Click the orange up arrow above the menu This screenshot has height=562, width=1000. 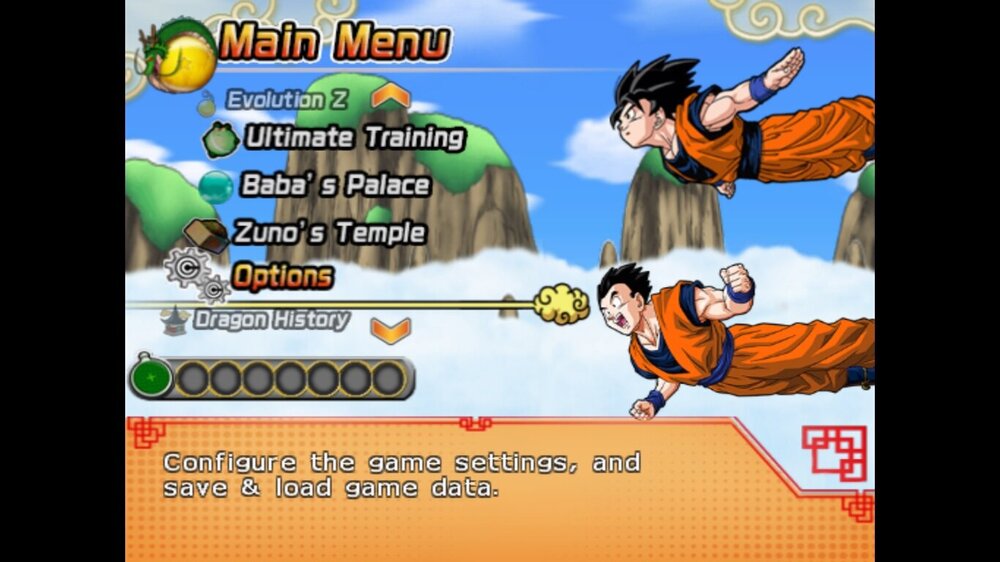(x=391, y=96)
